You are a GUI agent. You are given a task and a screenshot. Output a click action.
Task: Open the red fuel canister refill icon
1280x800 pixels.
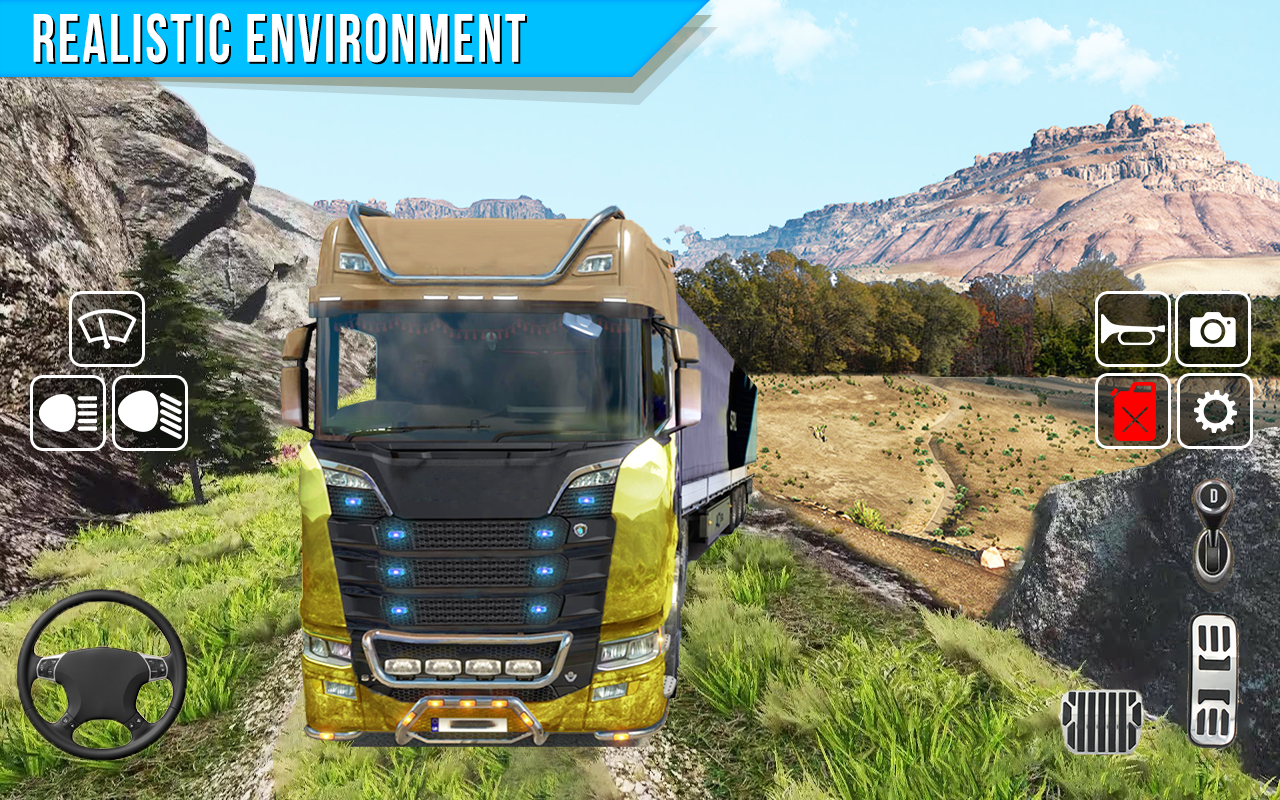tap(1134, 412)
